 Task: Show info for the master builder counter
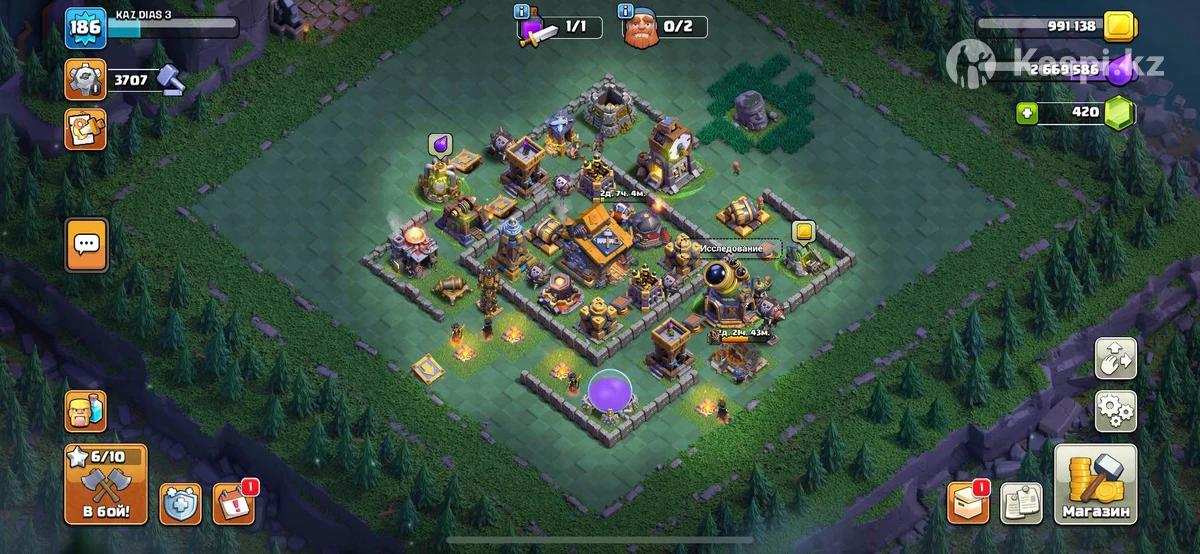click(x=627, y=12)
